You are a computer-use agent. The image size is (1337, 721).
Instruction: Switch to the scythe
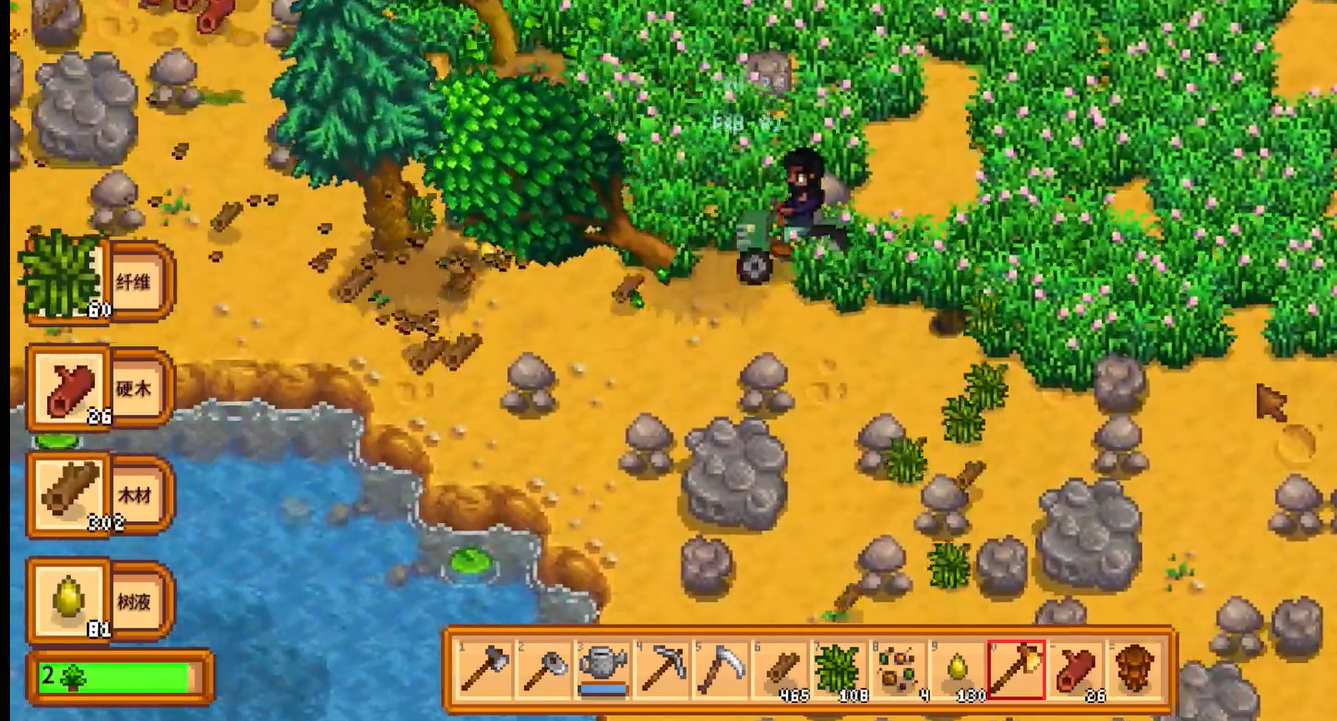click(x=721, y=668)
